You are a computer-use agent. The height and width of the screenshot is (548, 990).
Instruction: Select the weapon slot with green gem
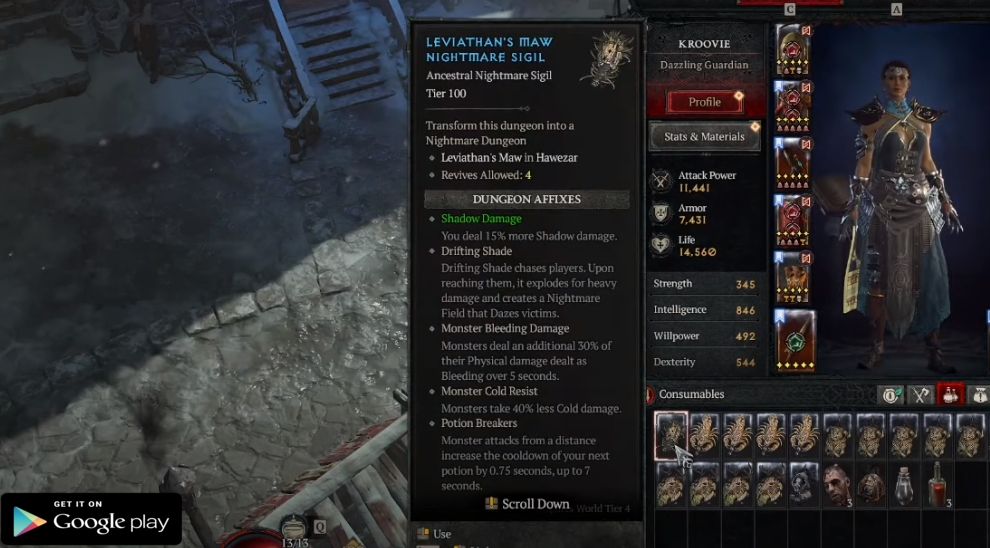coord(795,340)
